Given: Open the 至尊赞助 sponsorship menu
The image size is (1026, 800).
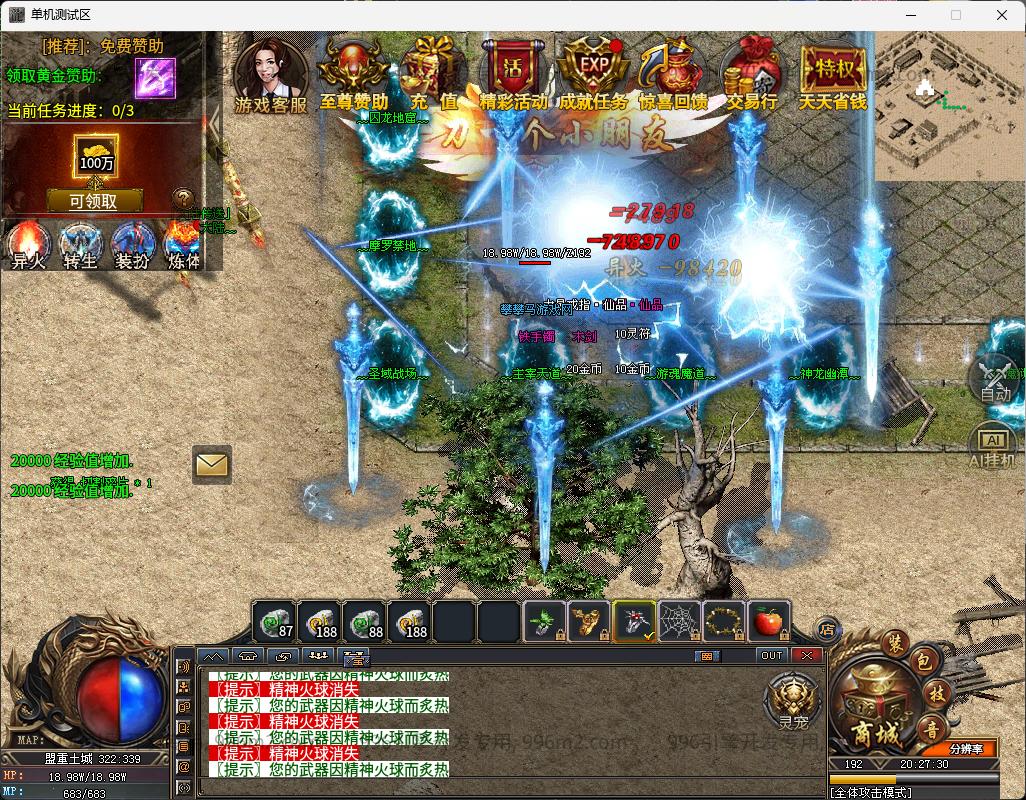Looking at the screenshot, I should [x=354, y=70].
